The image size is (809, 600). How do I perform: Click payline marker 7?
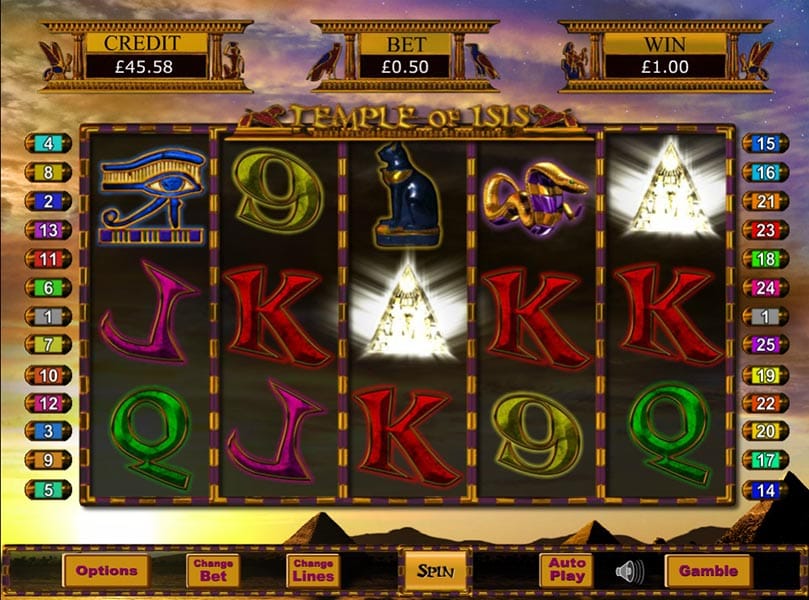point(49,345)
